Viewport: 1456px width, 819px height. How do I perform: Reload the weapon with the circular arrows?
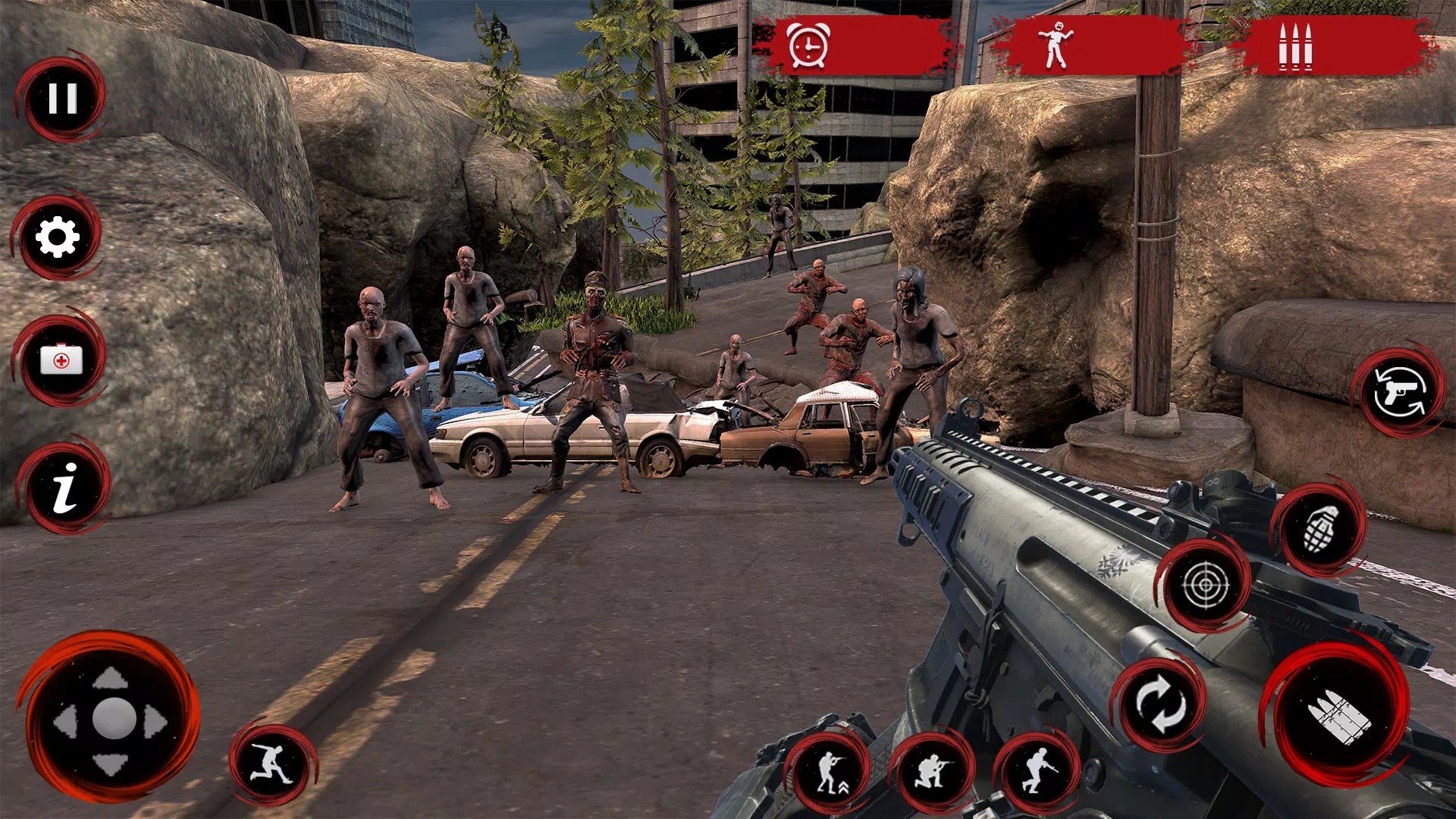[x=1159, y=705]
